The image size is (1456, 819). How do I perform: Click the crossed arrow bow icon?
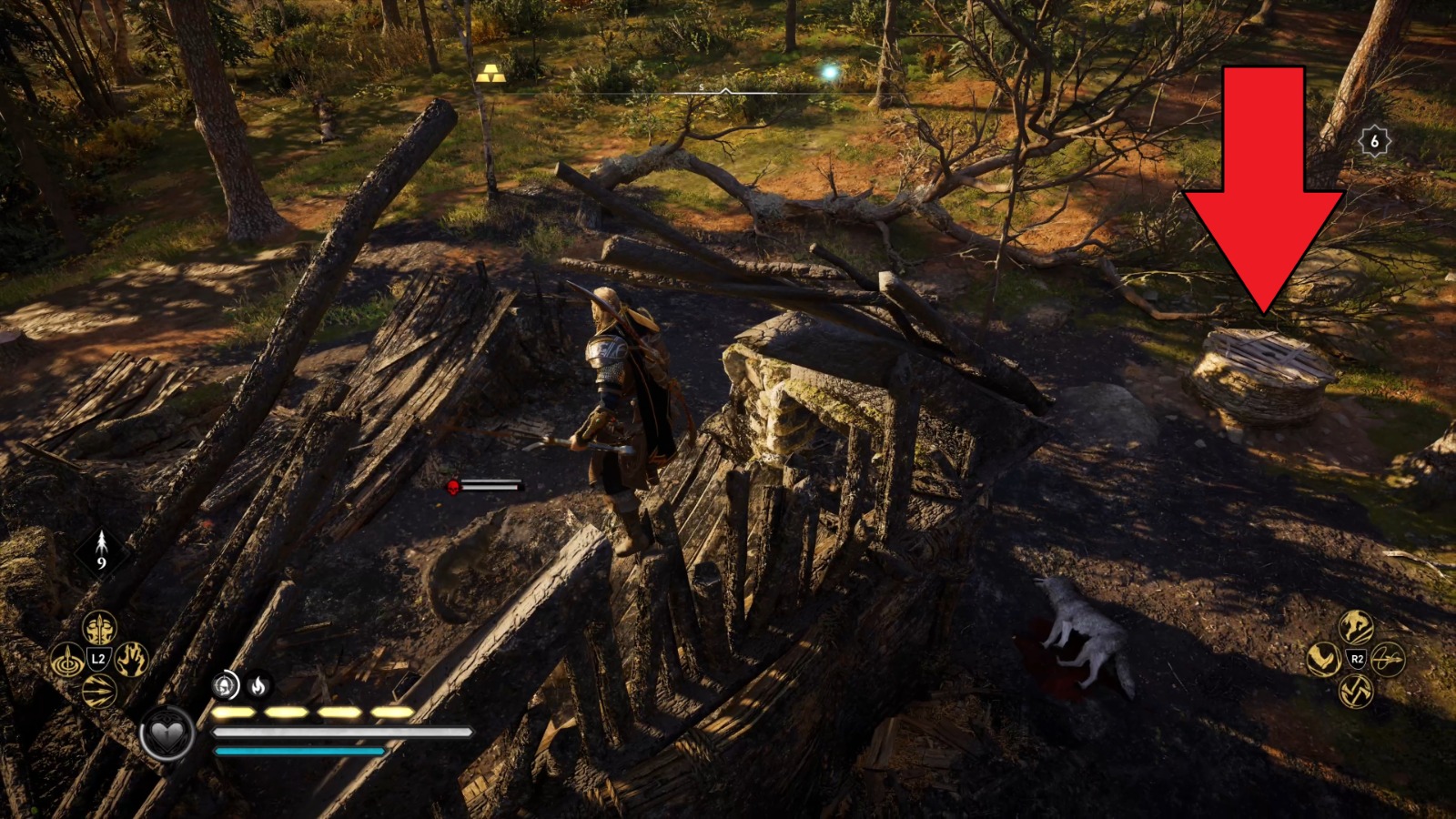click(x=1386, y=659)
